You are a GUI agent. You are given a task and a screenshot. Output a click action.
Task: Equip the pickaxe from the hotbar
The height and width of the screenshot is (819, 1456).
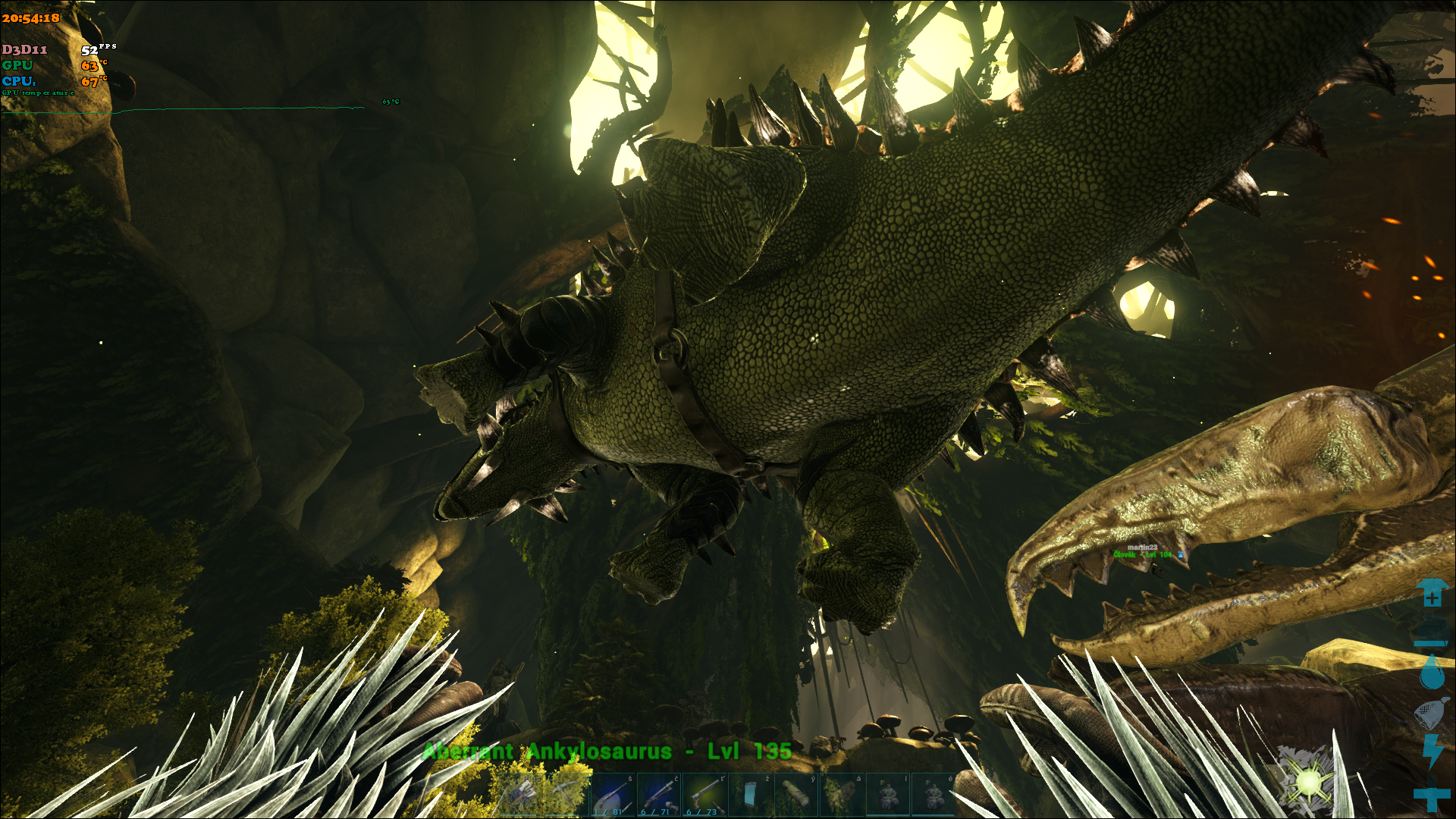[568, 795]
